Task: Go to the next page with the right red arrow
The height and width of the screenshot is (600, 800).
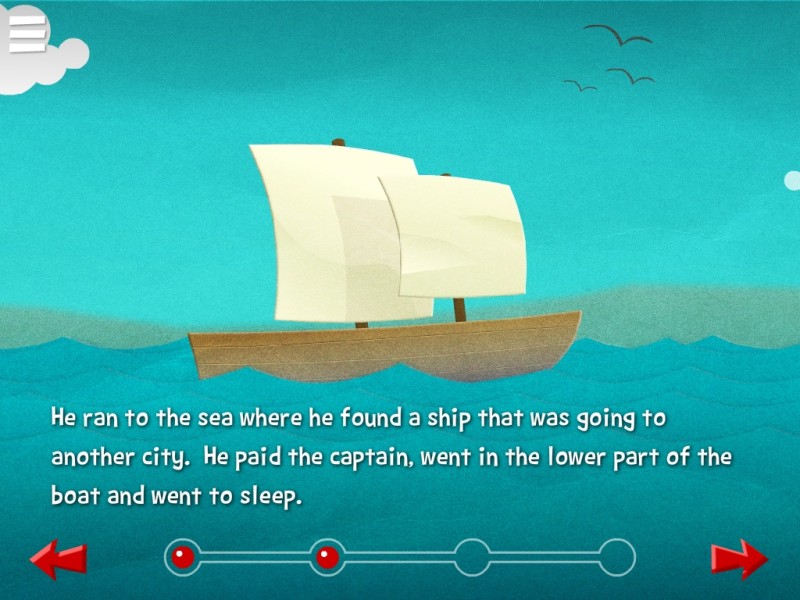Action: click(x=740, y=559)
